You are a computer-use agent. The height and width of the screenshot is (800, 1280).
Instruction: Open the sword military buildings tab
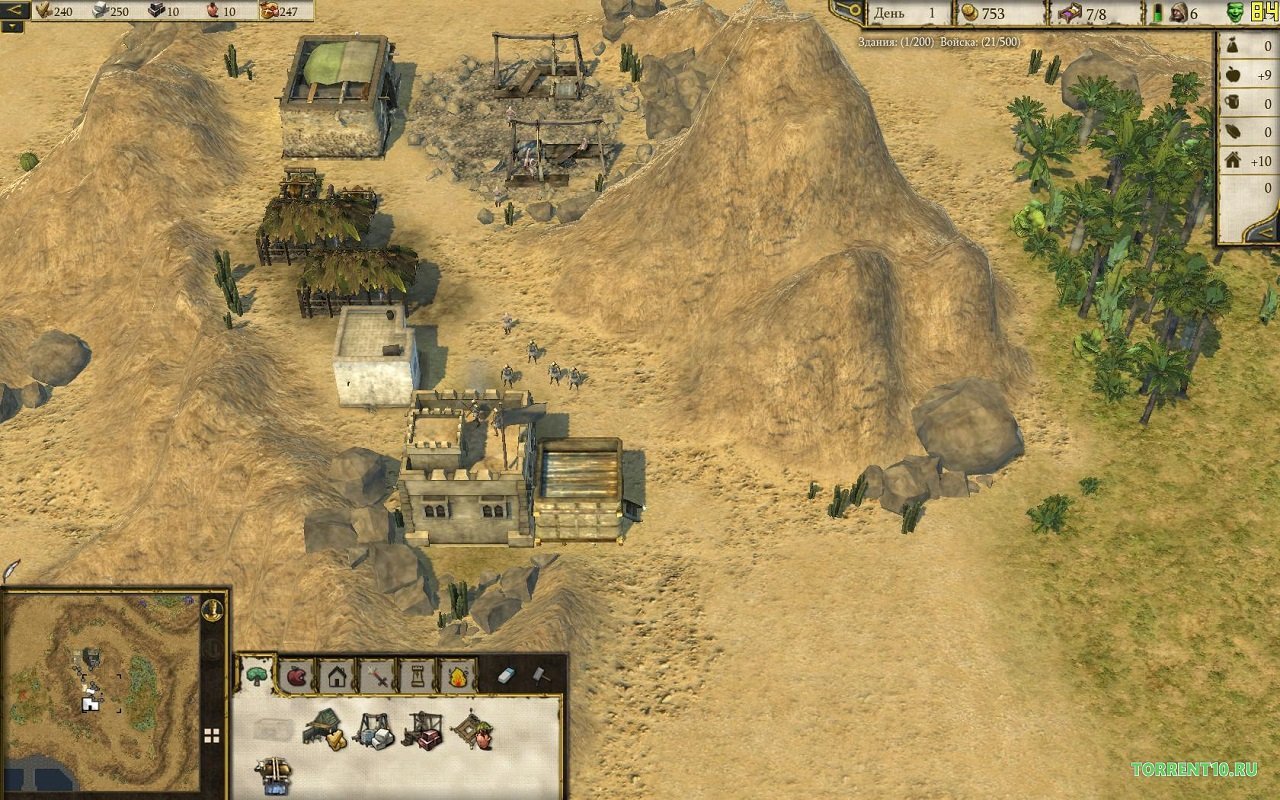[377, 678]
